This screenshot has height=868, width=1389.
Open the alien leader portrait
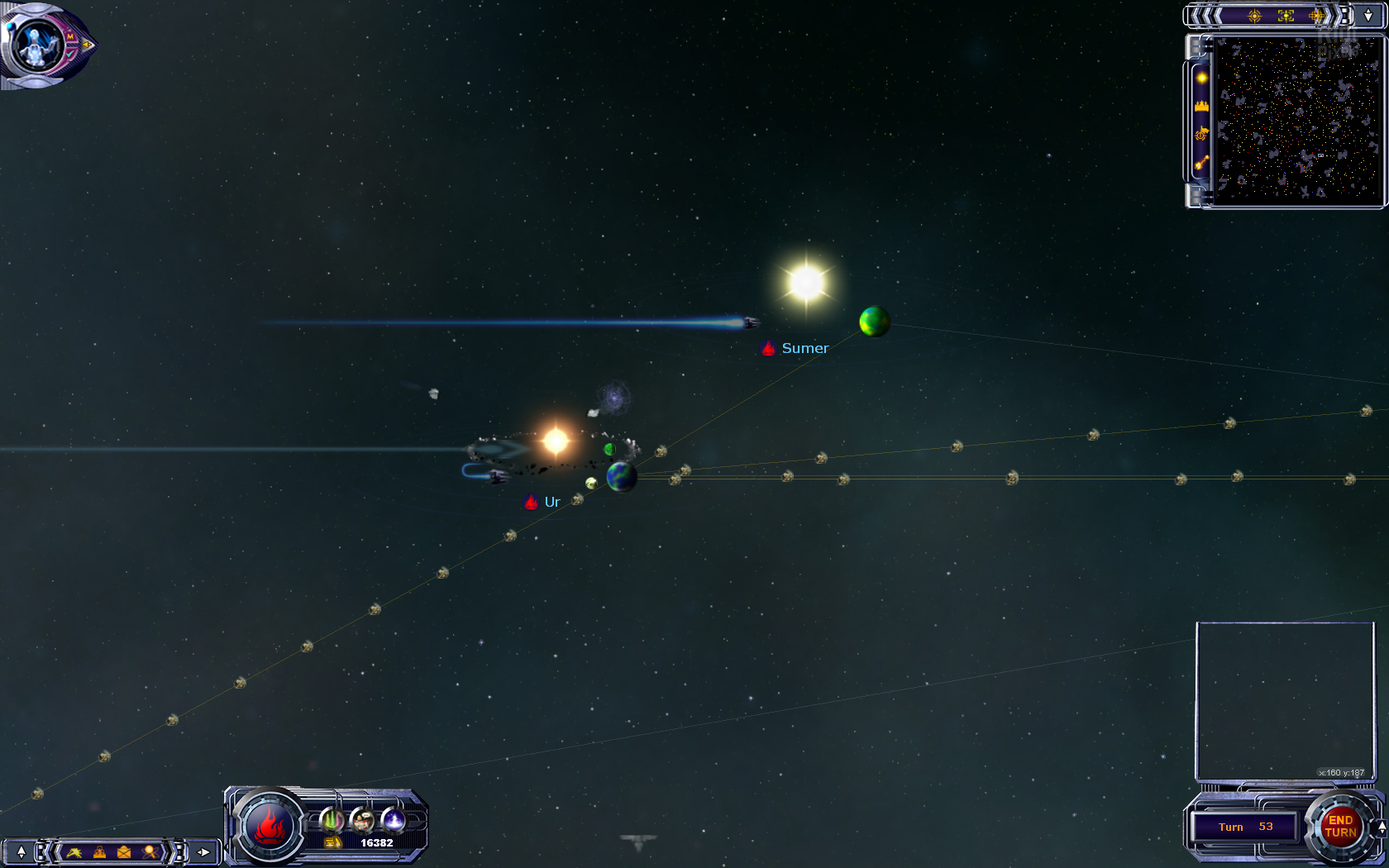(x=36, y=45)
